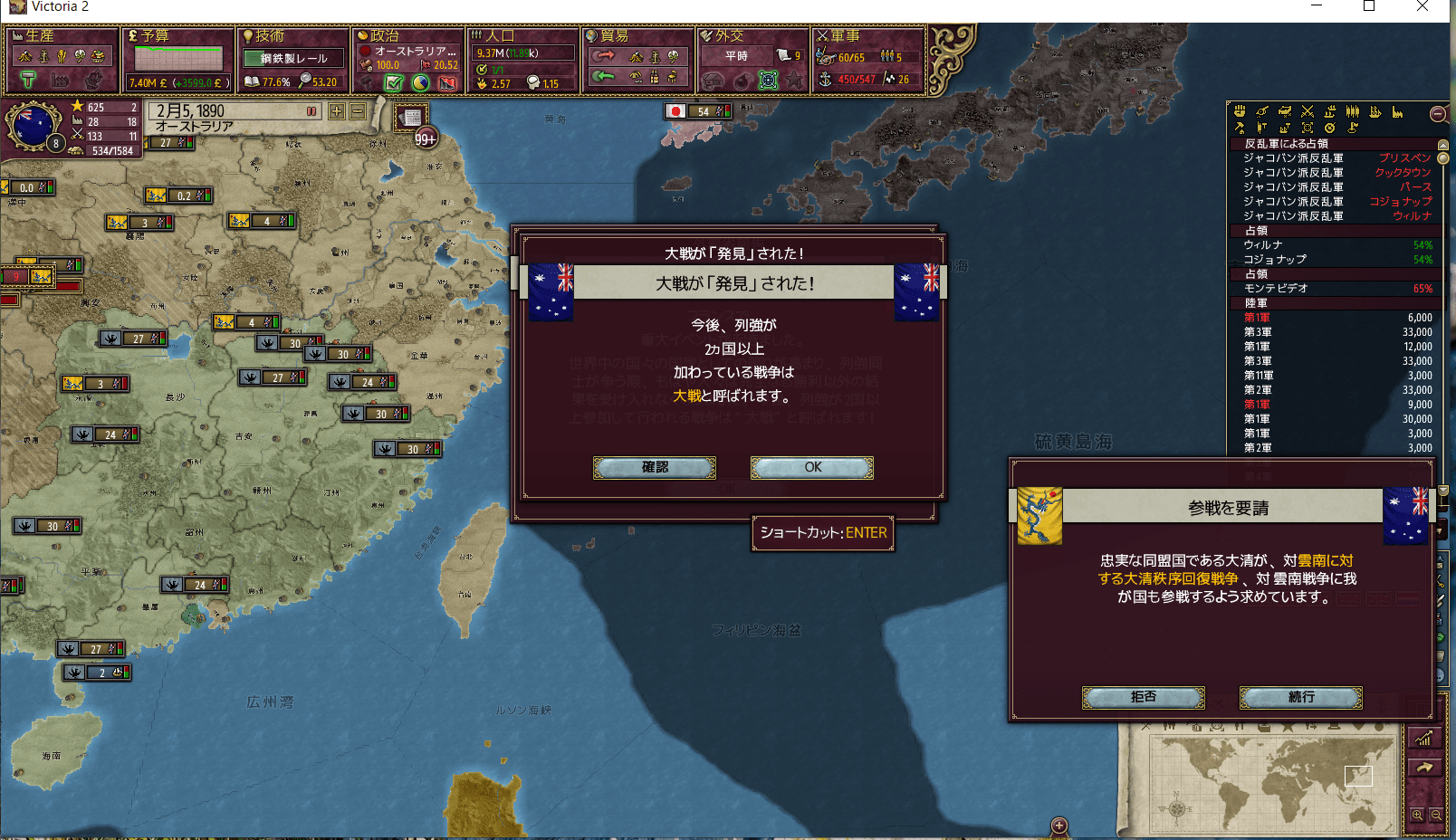Open the 貿易 trade tab
This screenshot has height=840, width=1456.
pyautogui.click(x=614, y=36)
